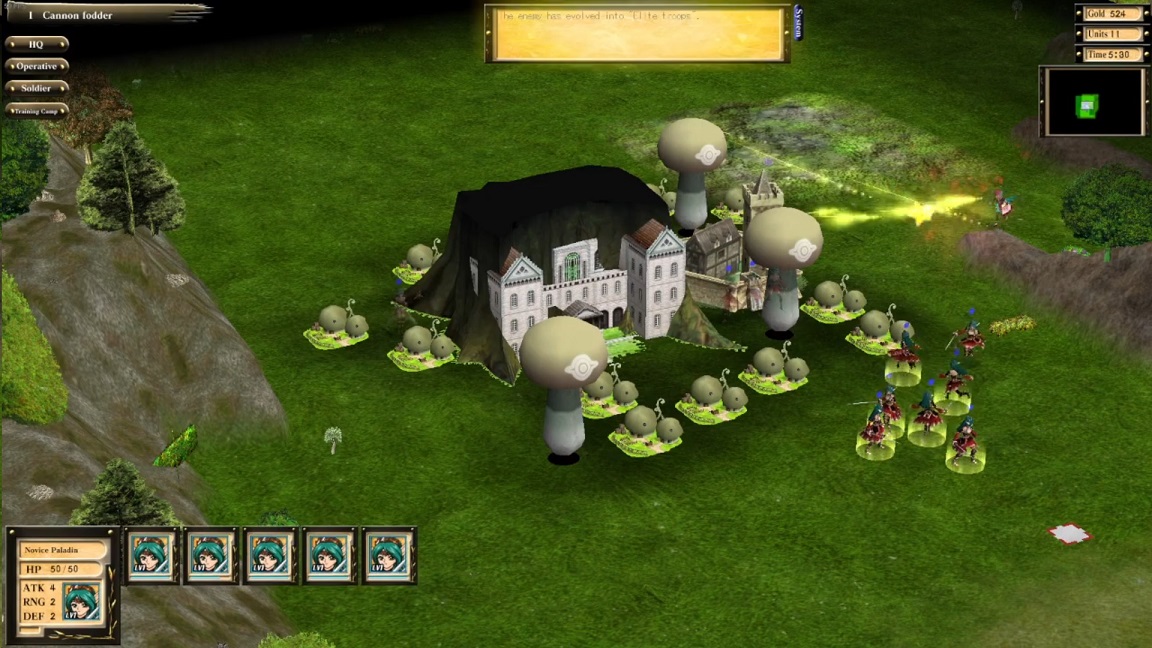Open the HQ menu
The image size is (1152, 648).
[37, 44]
